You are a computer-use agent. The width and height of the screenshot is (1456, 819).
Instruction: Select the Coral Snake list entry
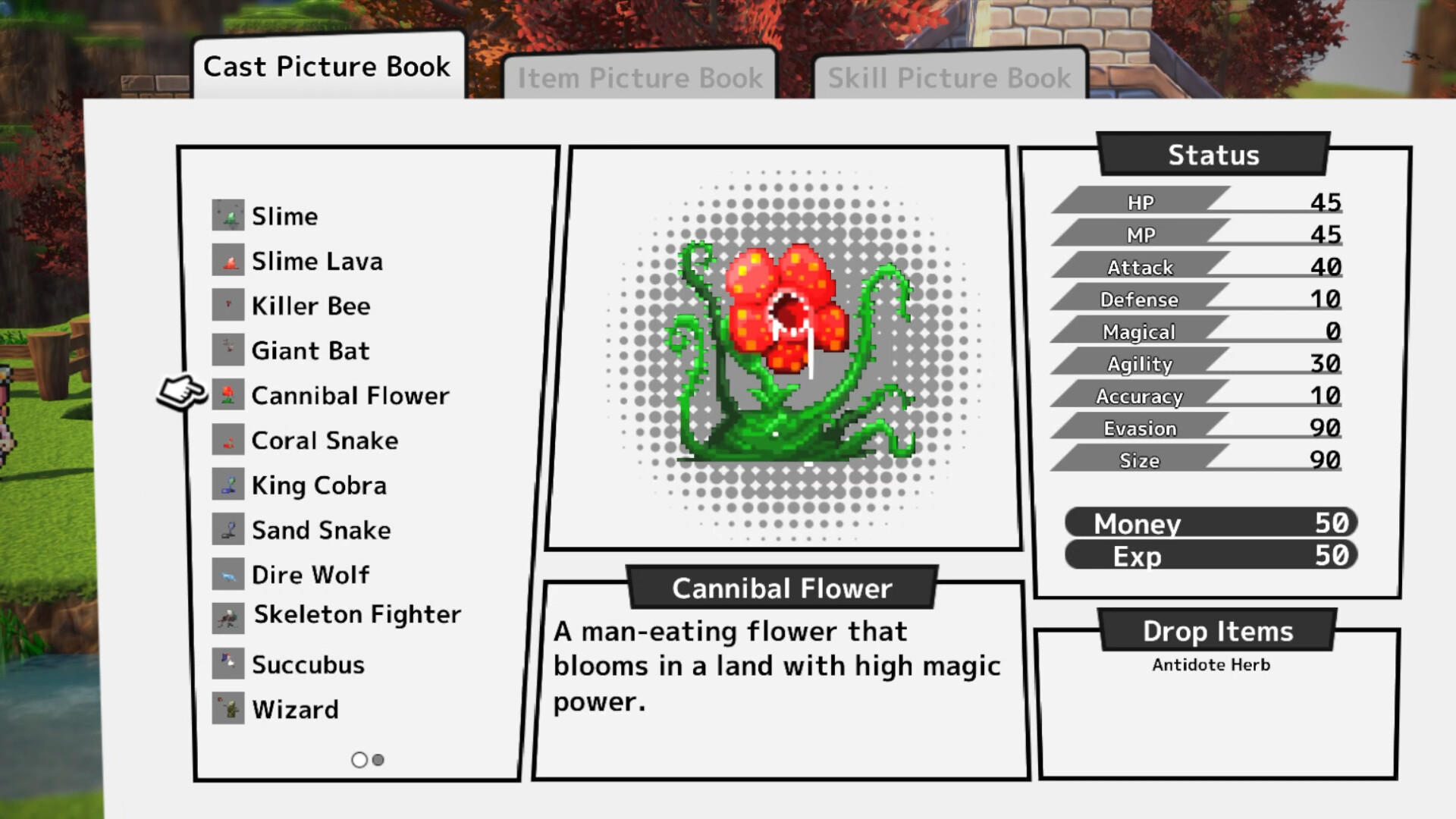[x=323, y=440]
